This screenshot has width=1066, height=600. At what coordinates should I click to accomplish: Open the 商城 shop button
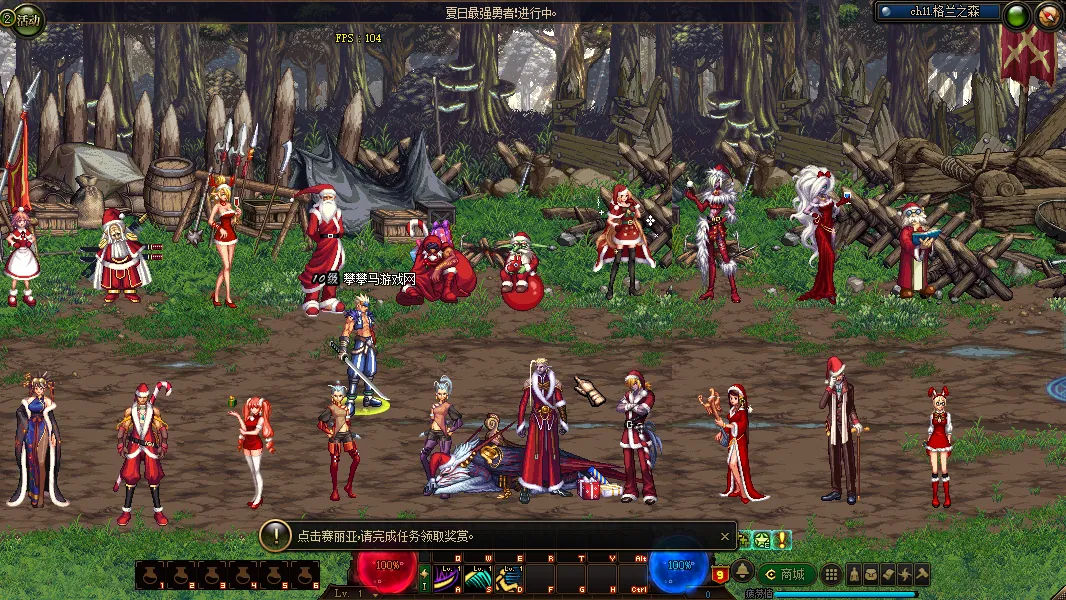[785, 574]
